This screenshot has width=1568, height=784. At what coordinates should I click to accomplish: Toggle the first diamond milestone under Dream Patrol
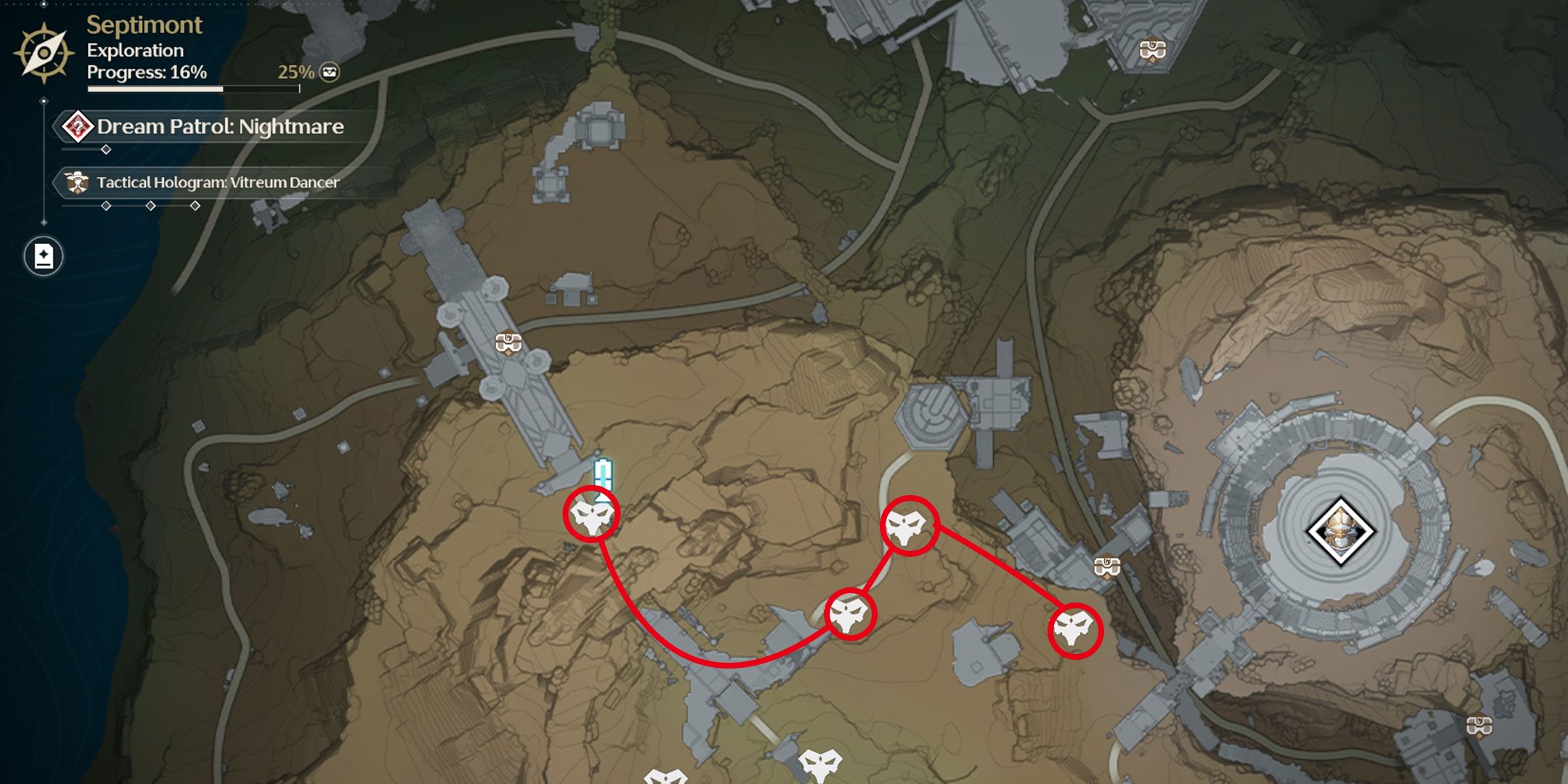(106, 151)
